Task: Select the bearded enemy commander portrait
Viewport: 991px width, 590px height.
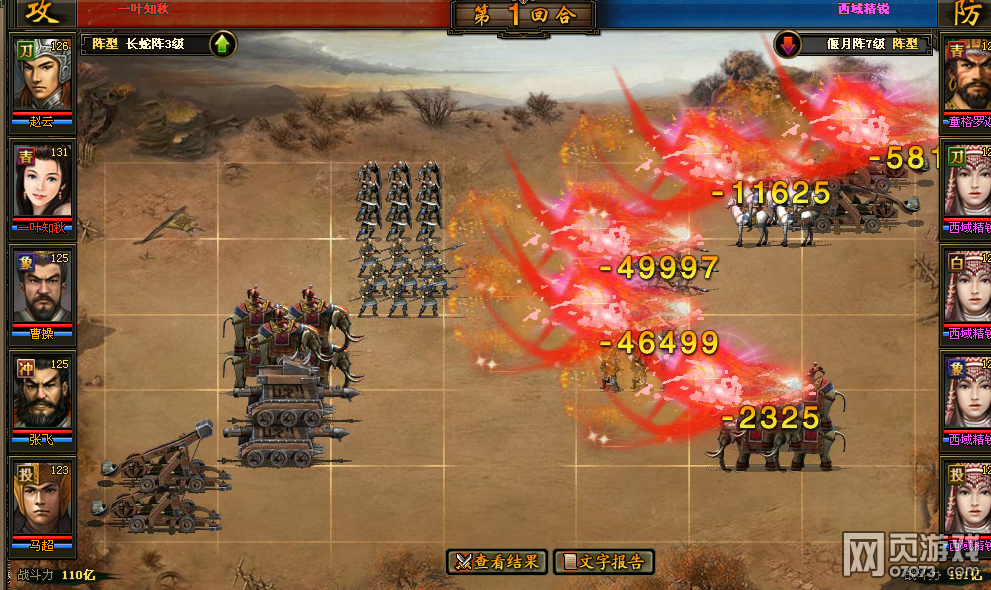Action: 967,76
